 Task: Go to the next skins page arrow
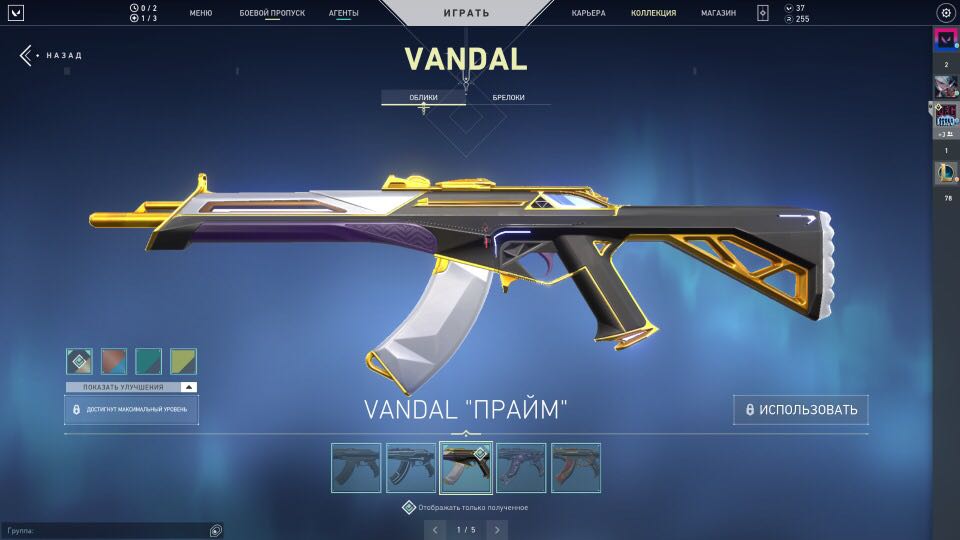click(497, 529)
